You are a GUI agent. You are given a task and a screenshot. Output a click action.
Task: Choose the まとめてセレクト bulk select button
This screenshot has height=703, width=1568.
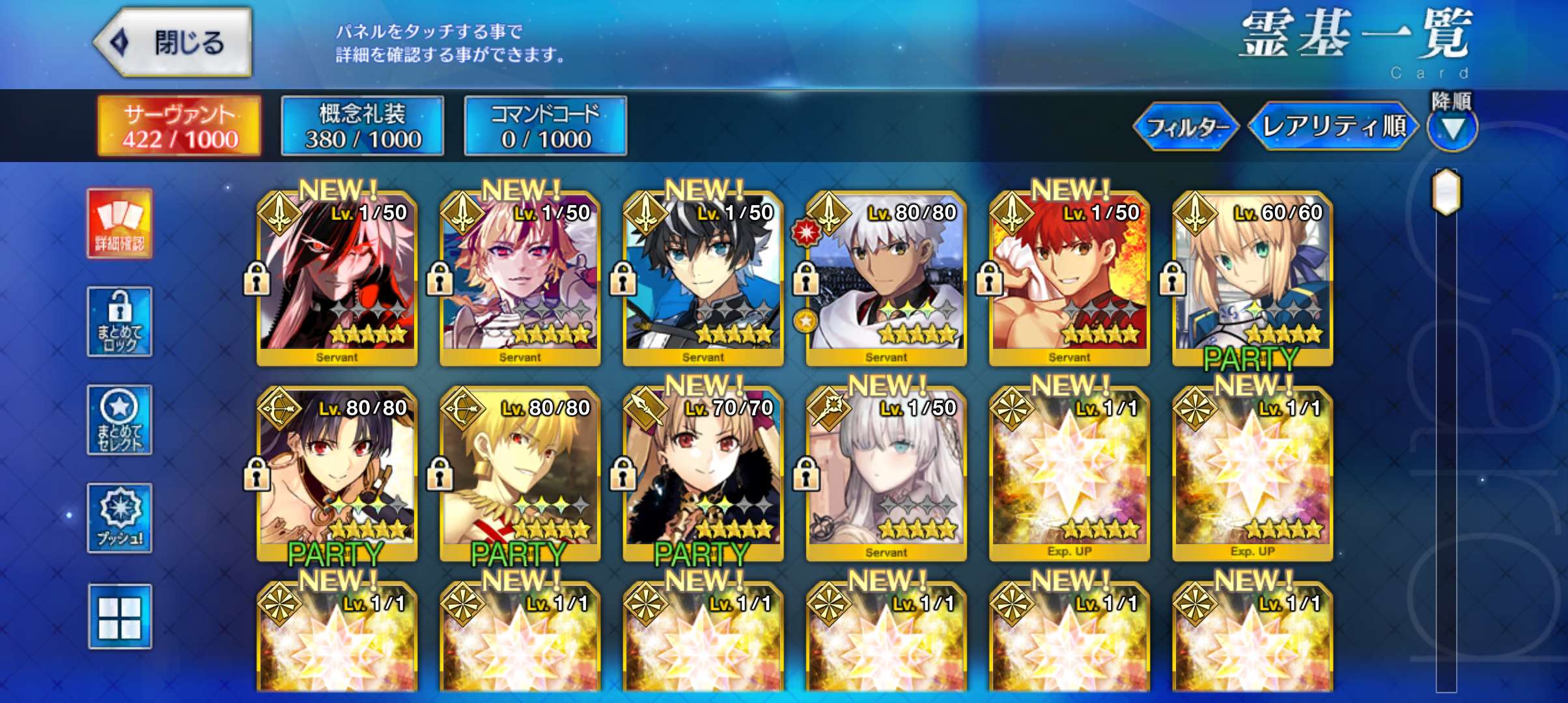click(x=120, y=420)
